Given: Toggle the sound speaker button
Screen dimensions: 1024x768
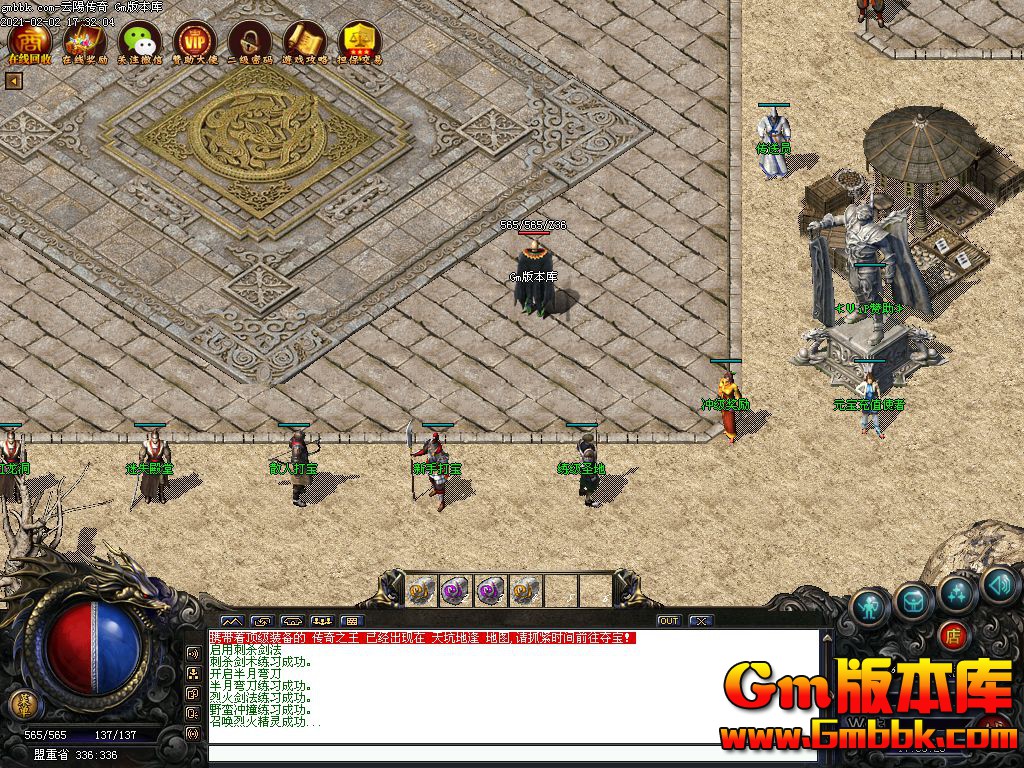Looking at the screenshot, I should coord(998,584).
